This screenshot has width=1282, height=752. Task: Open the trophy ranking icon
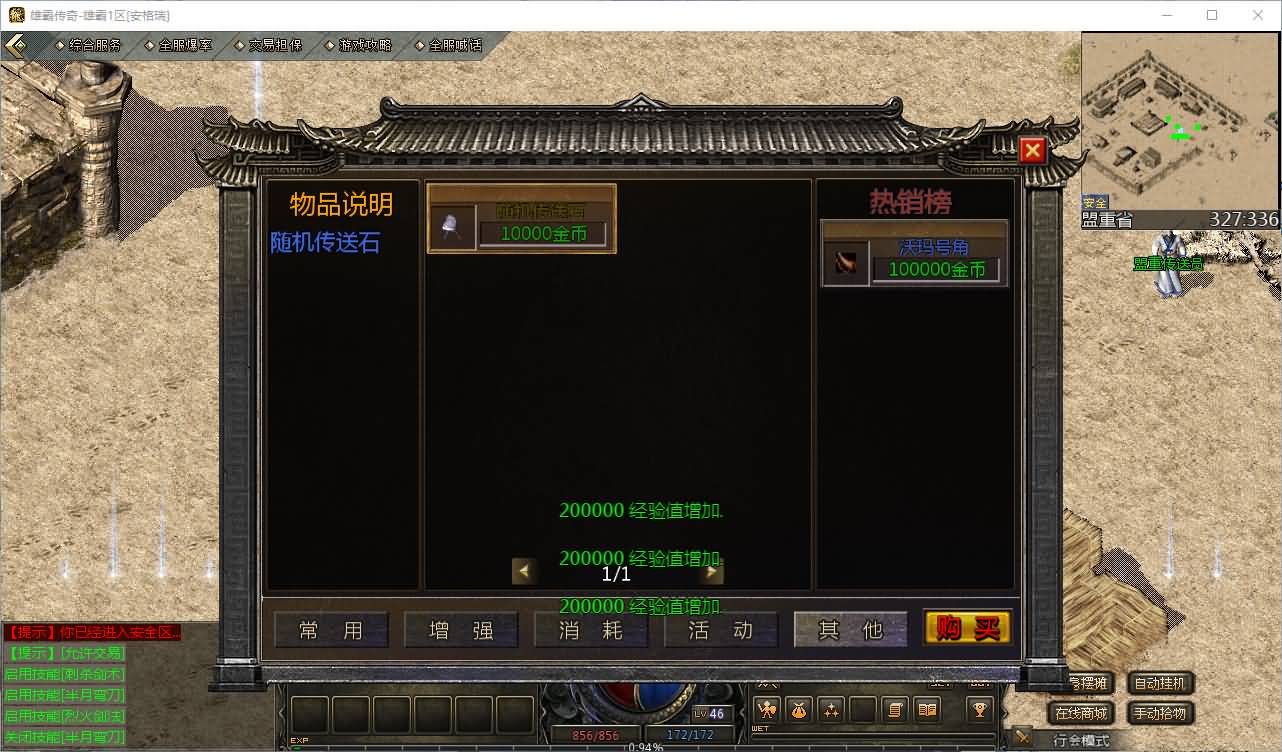pos(979,710)
